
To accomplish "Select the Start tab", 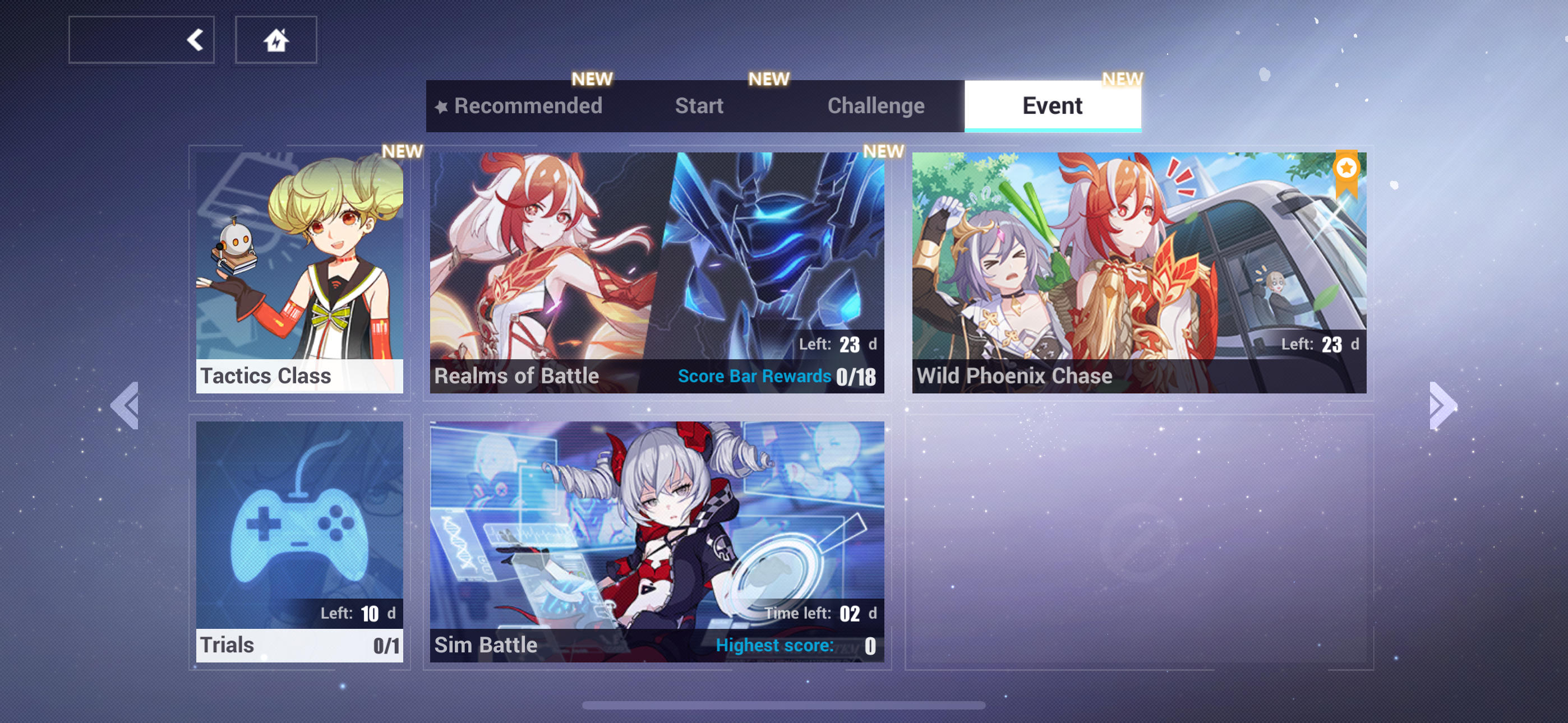I will [698, 105].
